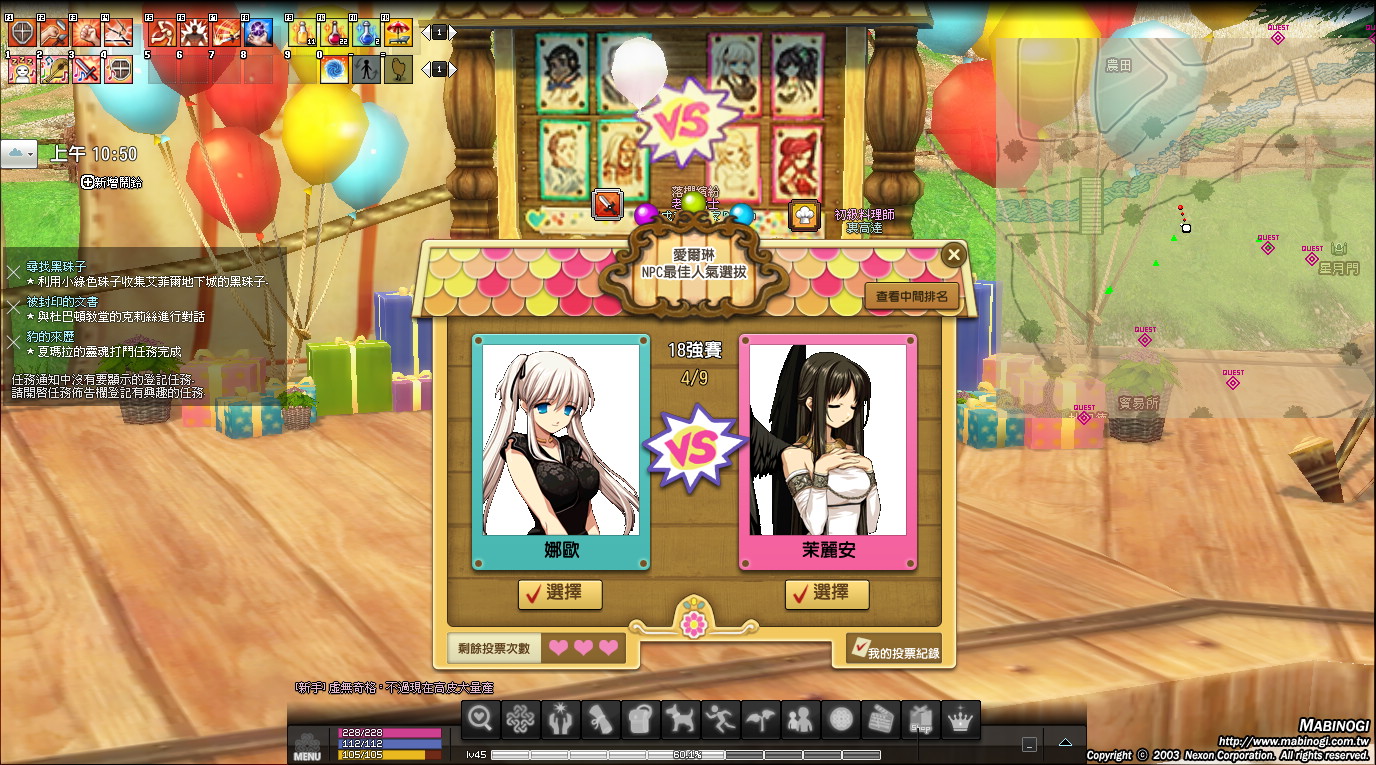Show 我的投票紀錄 voting history
Screen dimensions: 1376x765
pos(894,651)
